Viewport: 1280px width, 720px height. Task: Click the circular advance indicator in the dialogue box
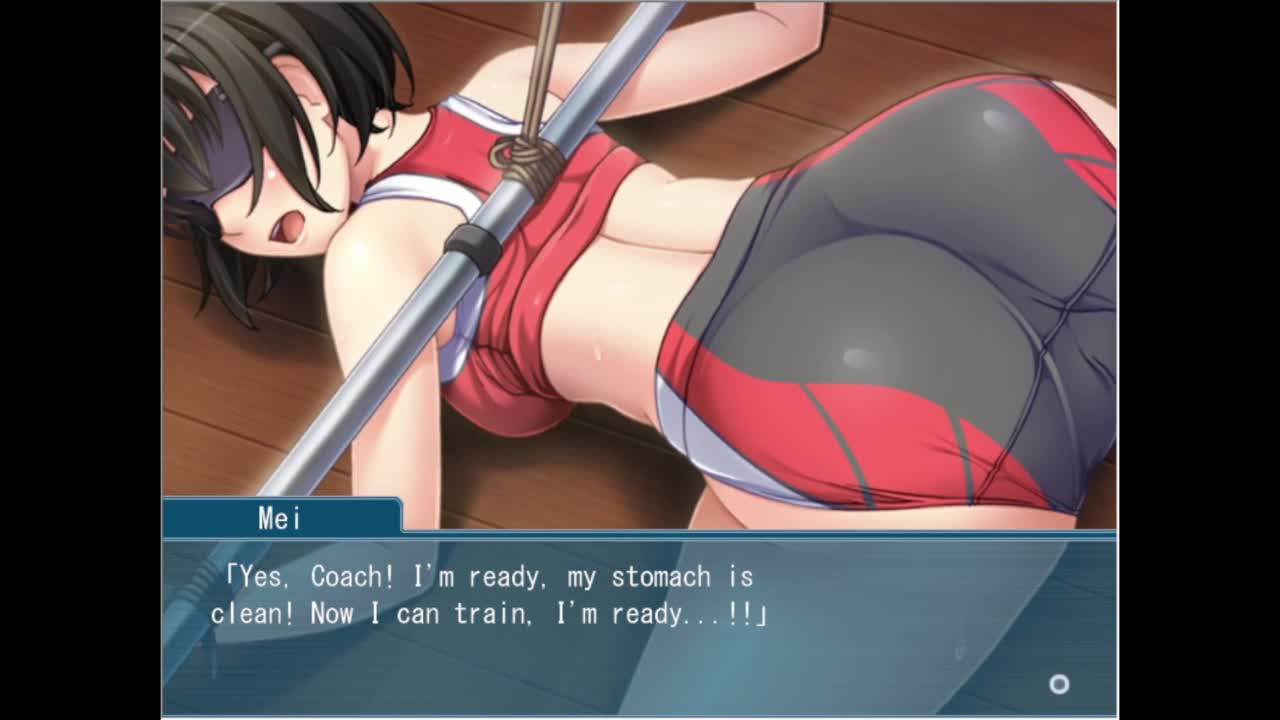tap(1059, 684)
